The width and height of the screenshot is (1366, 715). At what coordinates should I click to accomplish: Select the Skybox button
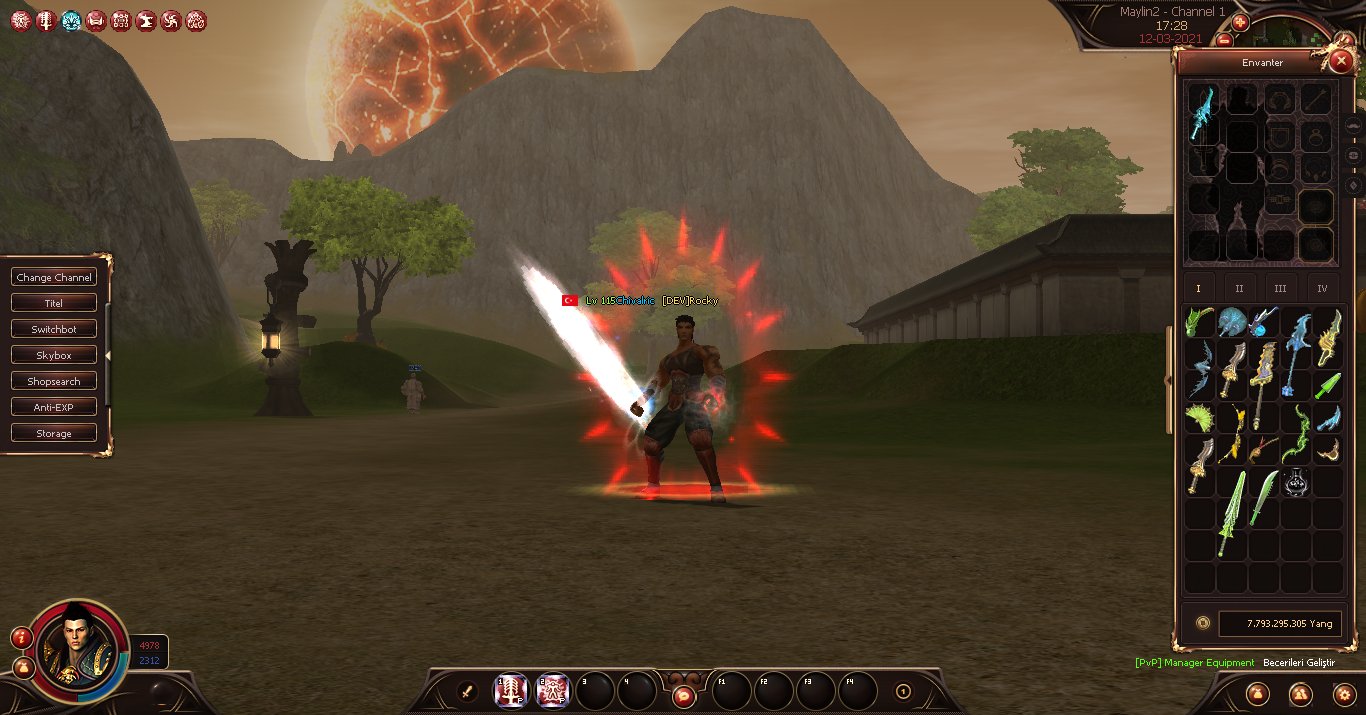[x=54, y=355]
